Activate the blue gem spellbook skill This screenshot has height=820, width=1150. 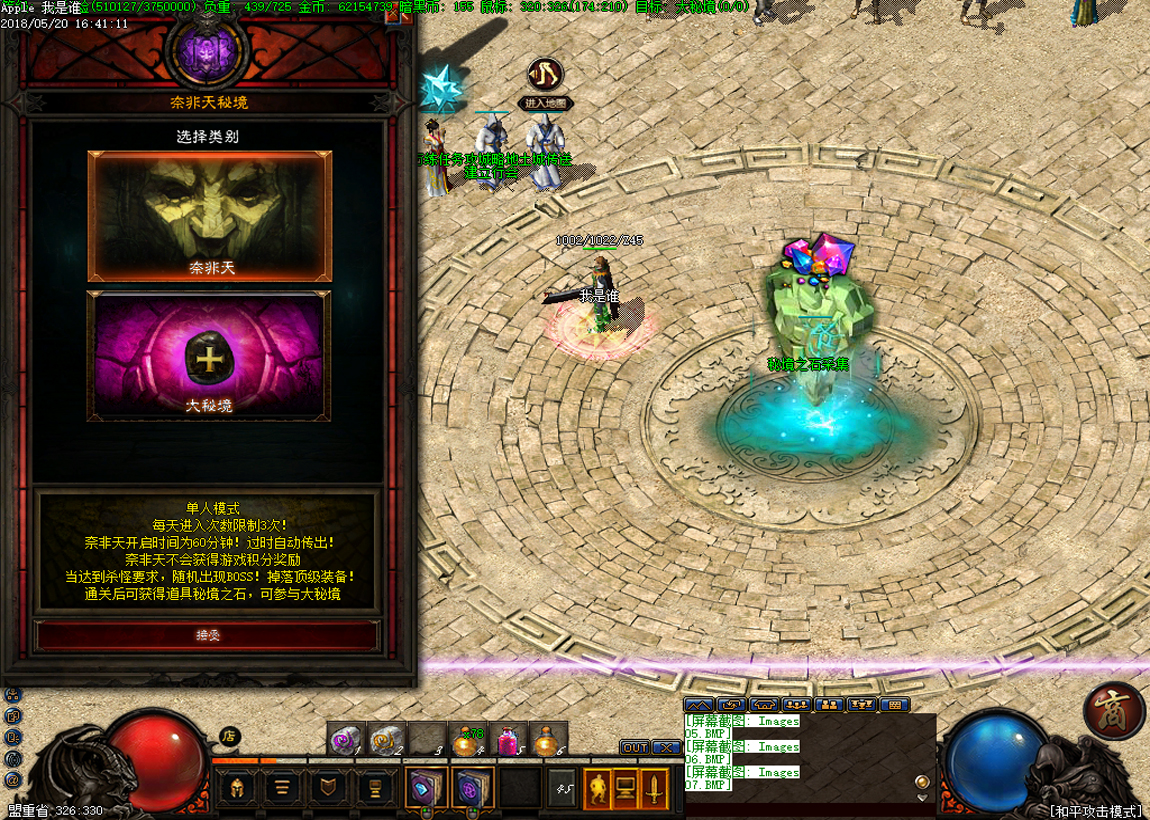[424, 788]
